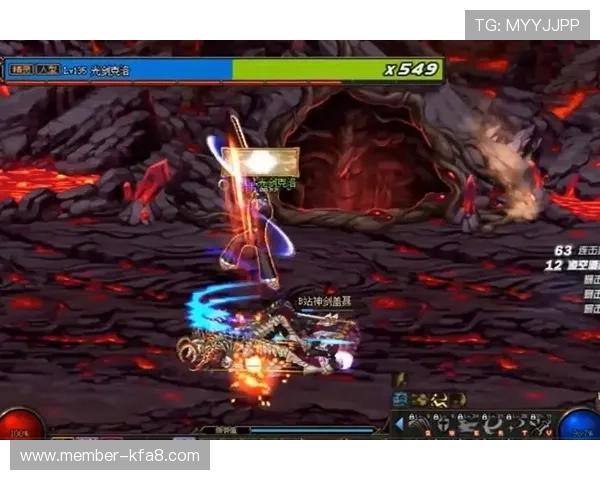Open the www.member-kfa8.com watermark link

point(110,456)
